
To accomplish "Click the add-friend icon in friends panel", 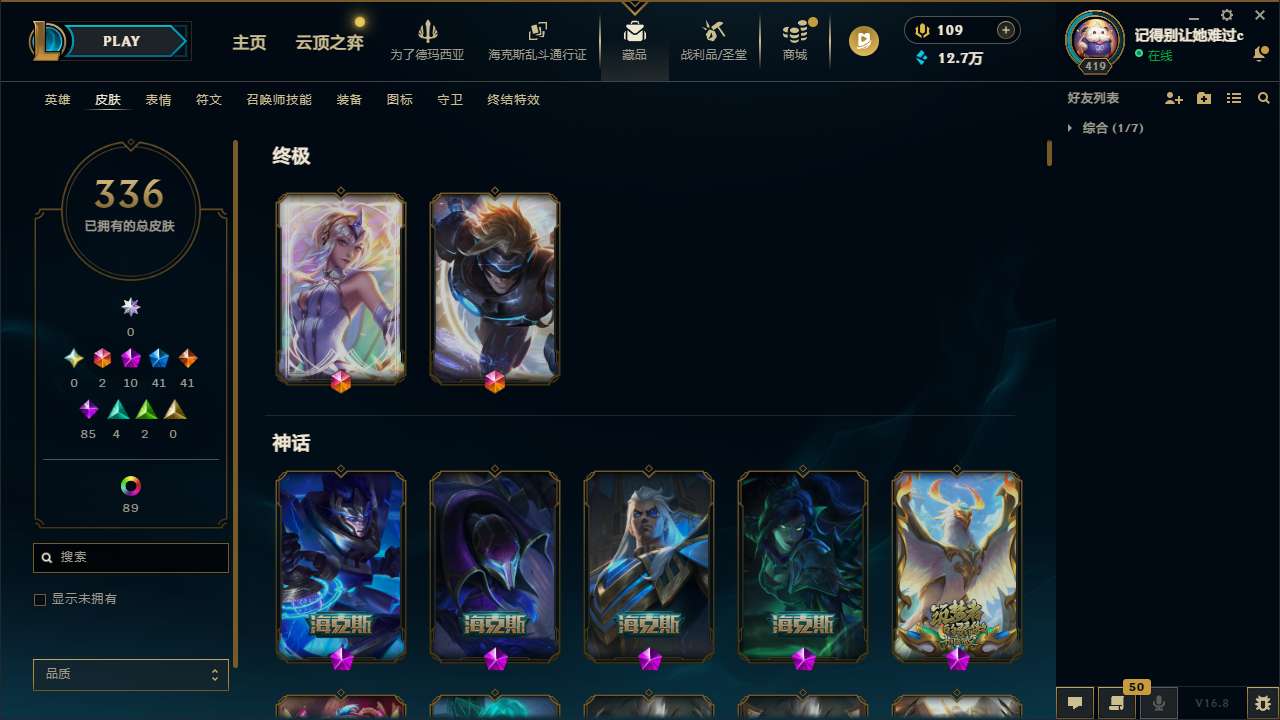I will pos(1174,98).
